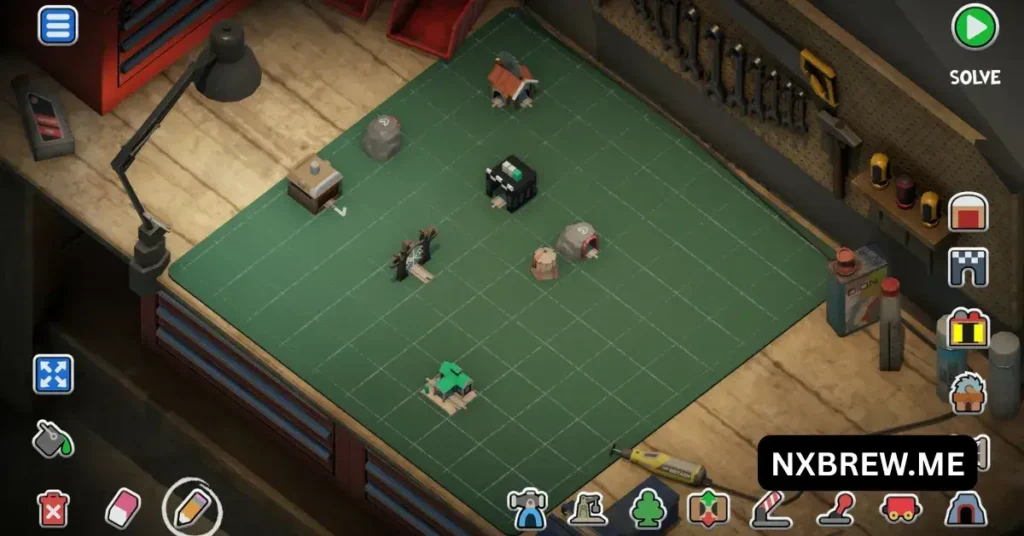Image resolution: width=1024 pixels, height=536 pixels.
Task: Select the red lever switch piece
Action: (x=835, y=509)
